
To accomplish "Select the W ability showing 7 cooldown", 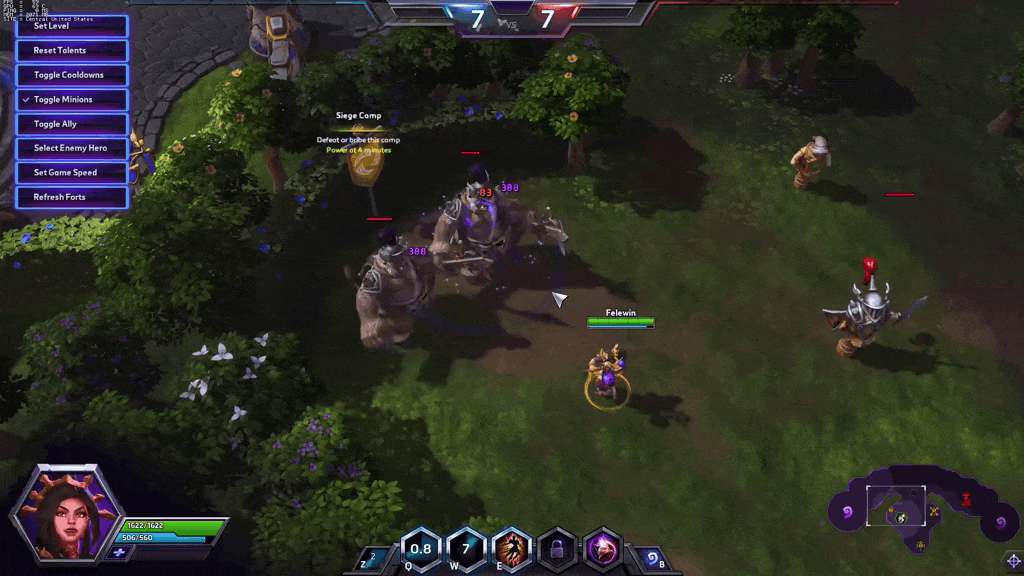I will tap(466, 548).
